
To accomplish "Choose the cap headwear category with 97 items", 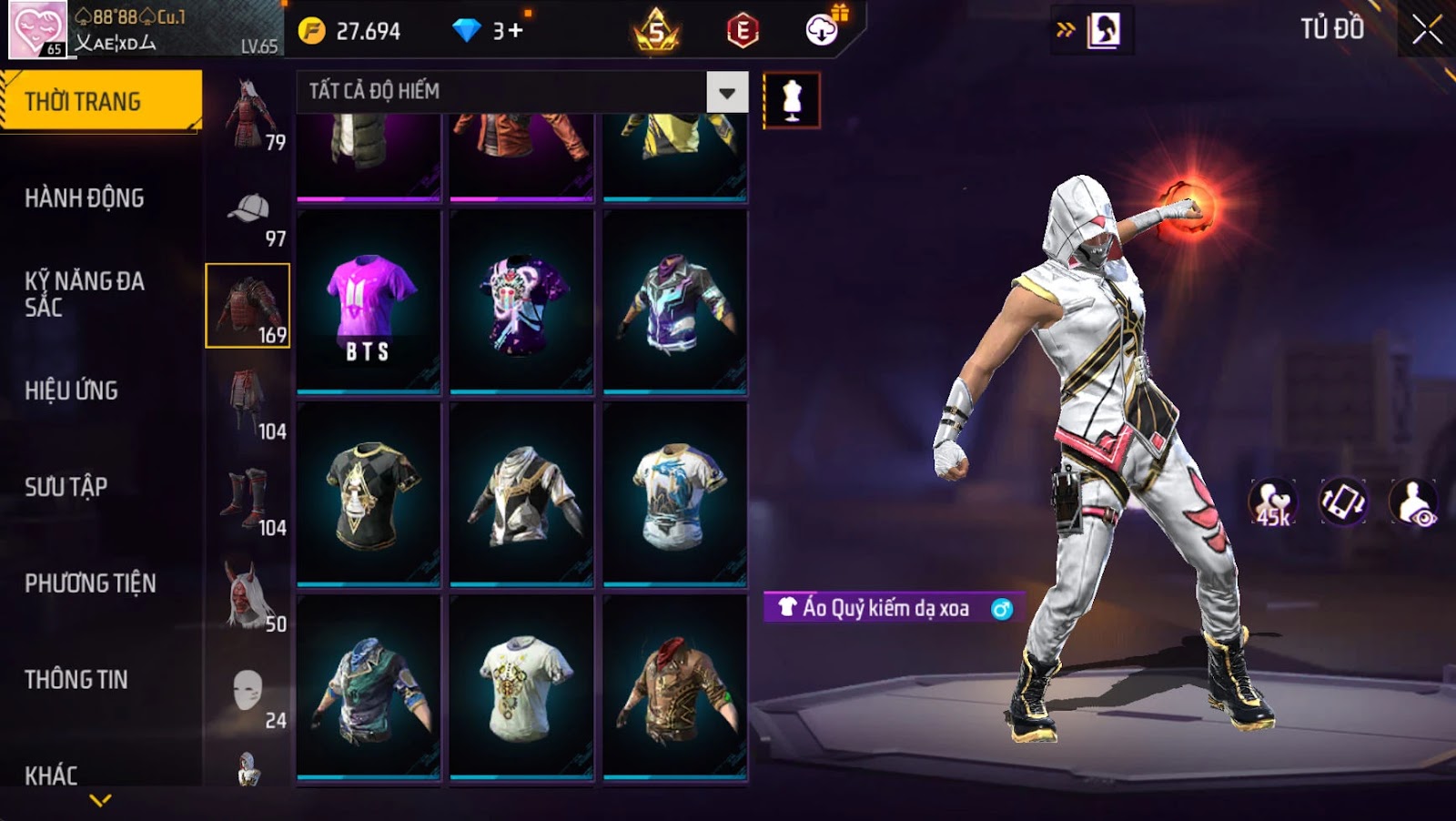I will click(248, 218).
